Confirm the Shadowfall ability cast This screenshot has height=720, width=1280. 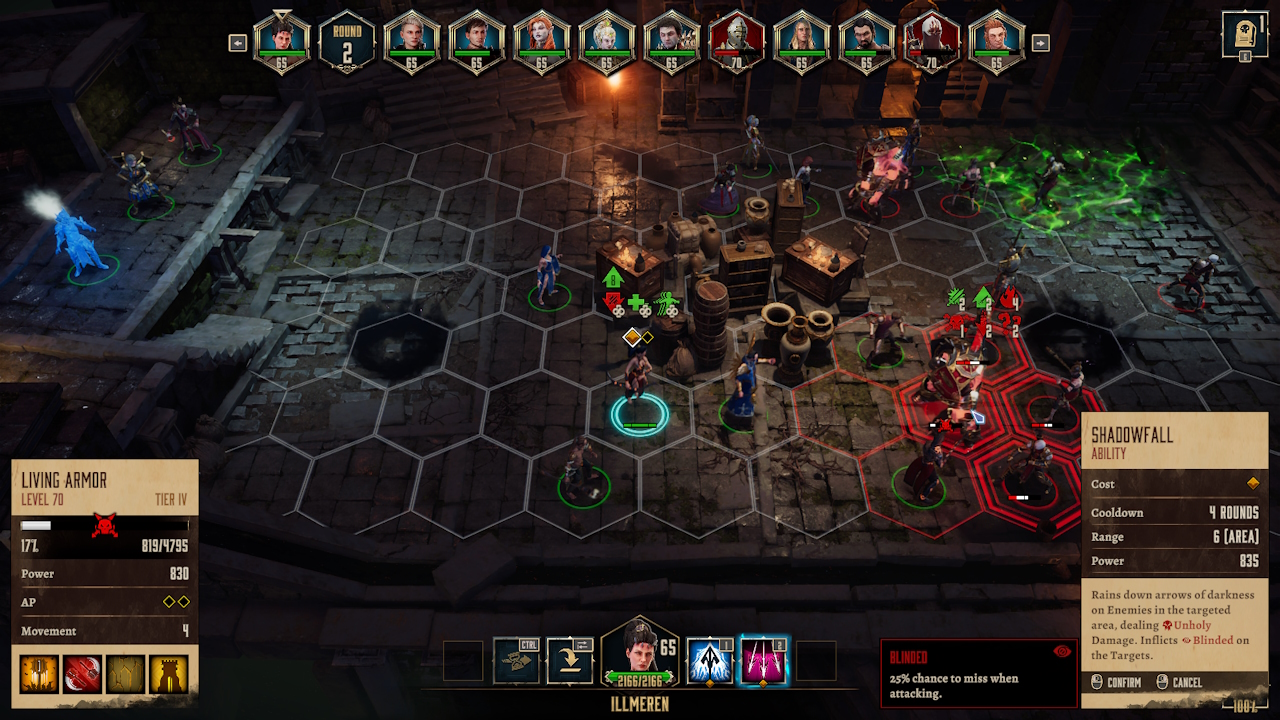(1116, 682)
